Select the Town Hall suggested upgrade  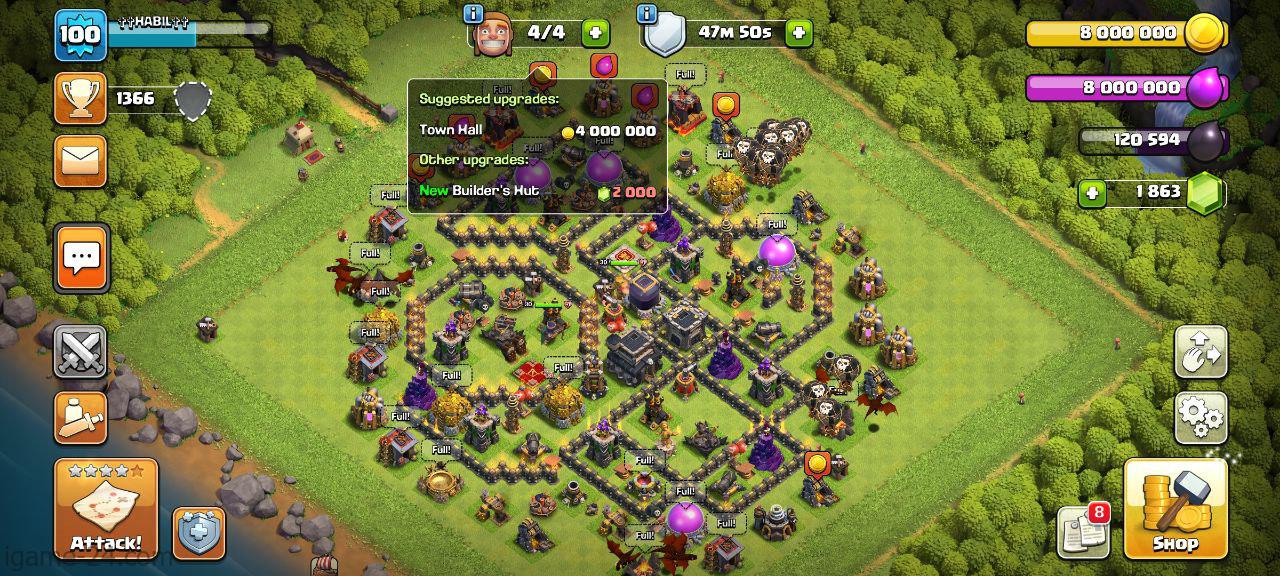(537, 130)
